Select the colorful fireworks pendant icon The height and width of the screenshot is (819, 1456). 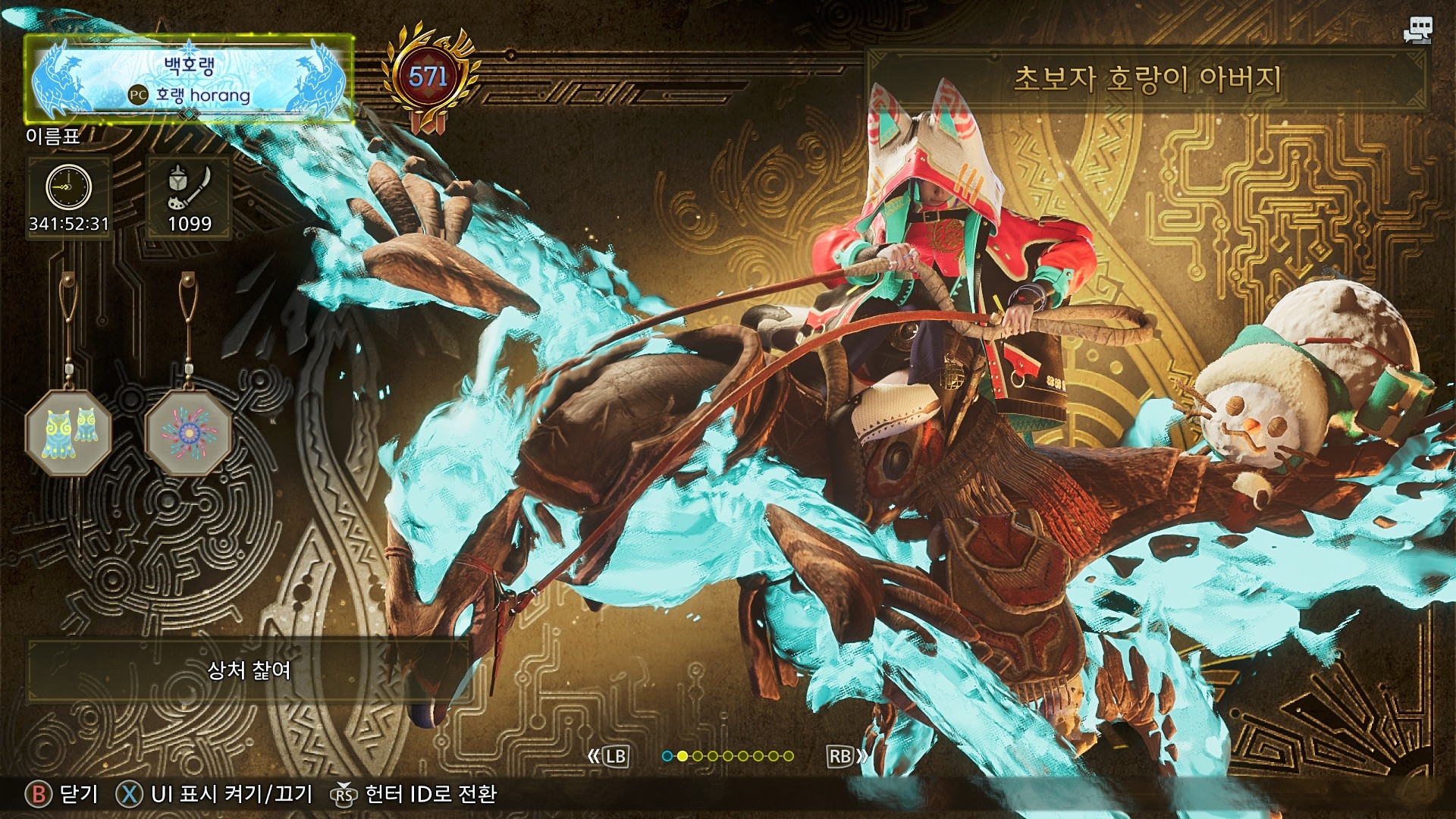click(188, 434)
